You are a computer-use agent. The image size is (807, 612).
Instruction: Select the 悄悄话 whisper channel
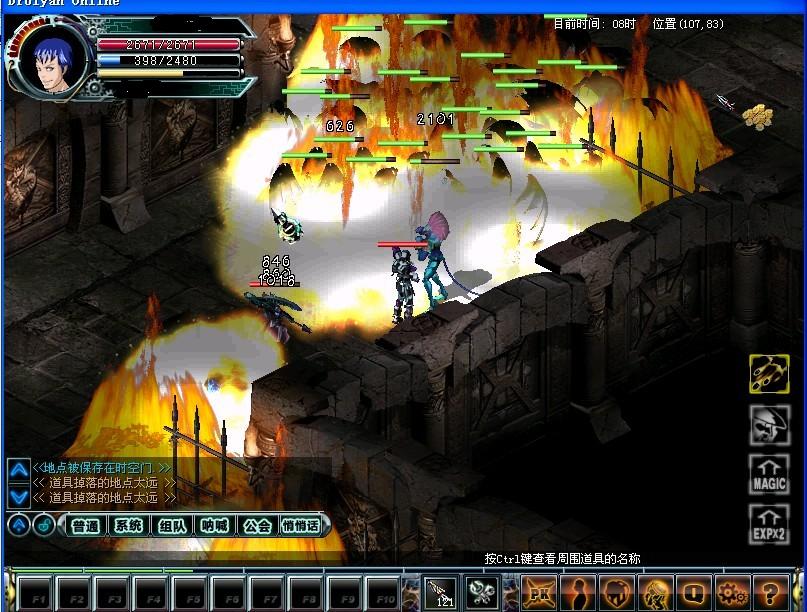(301, 526)
